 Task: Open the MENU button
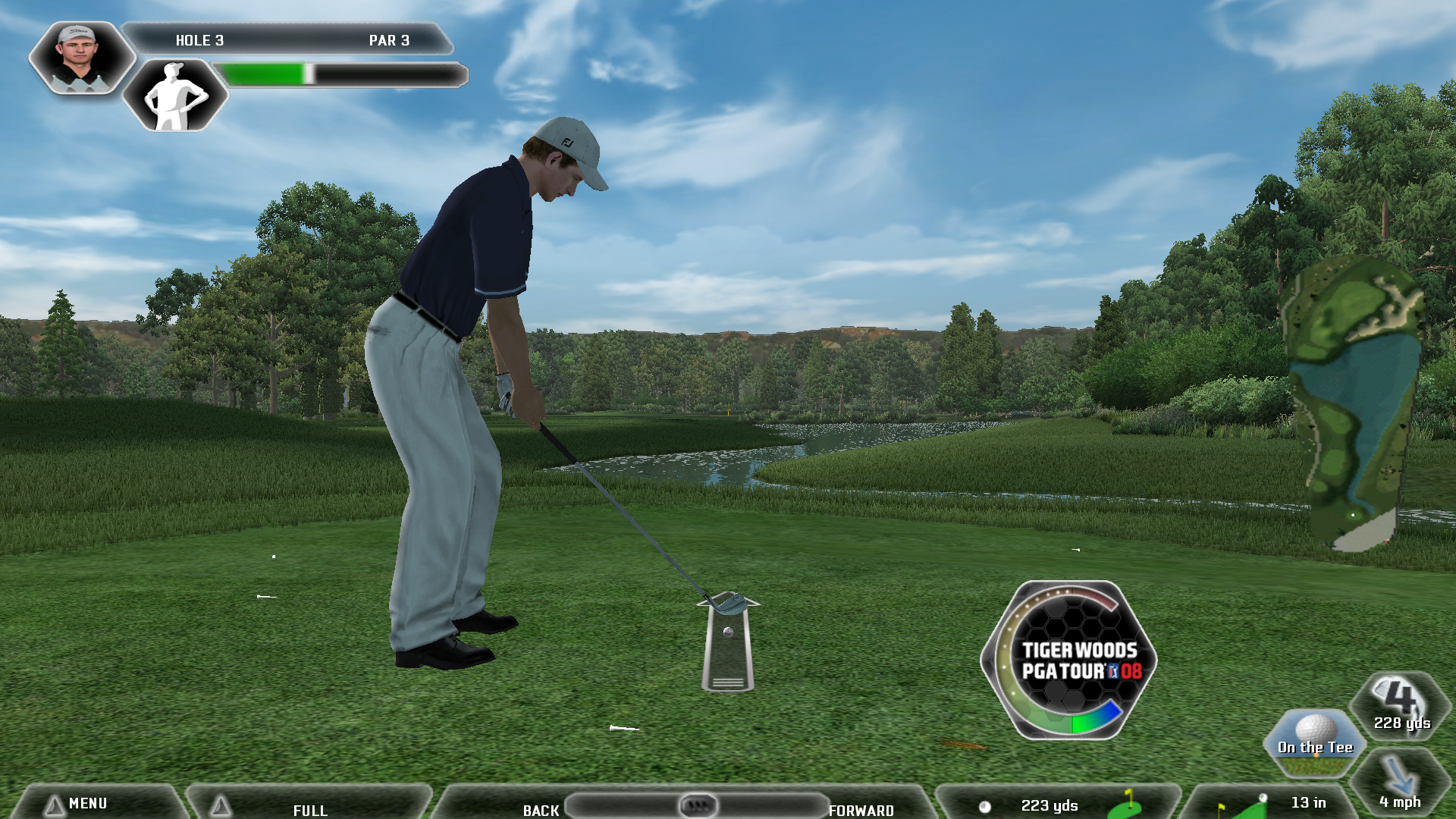tap(88, 803)
